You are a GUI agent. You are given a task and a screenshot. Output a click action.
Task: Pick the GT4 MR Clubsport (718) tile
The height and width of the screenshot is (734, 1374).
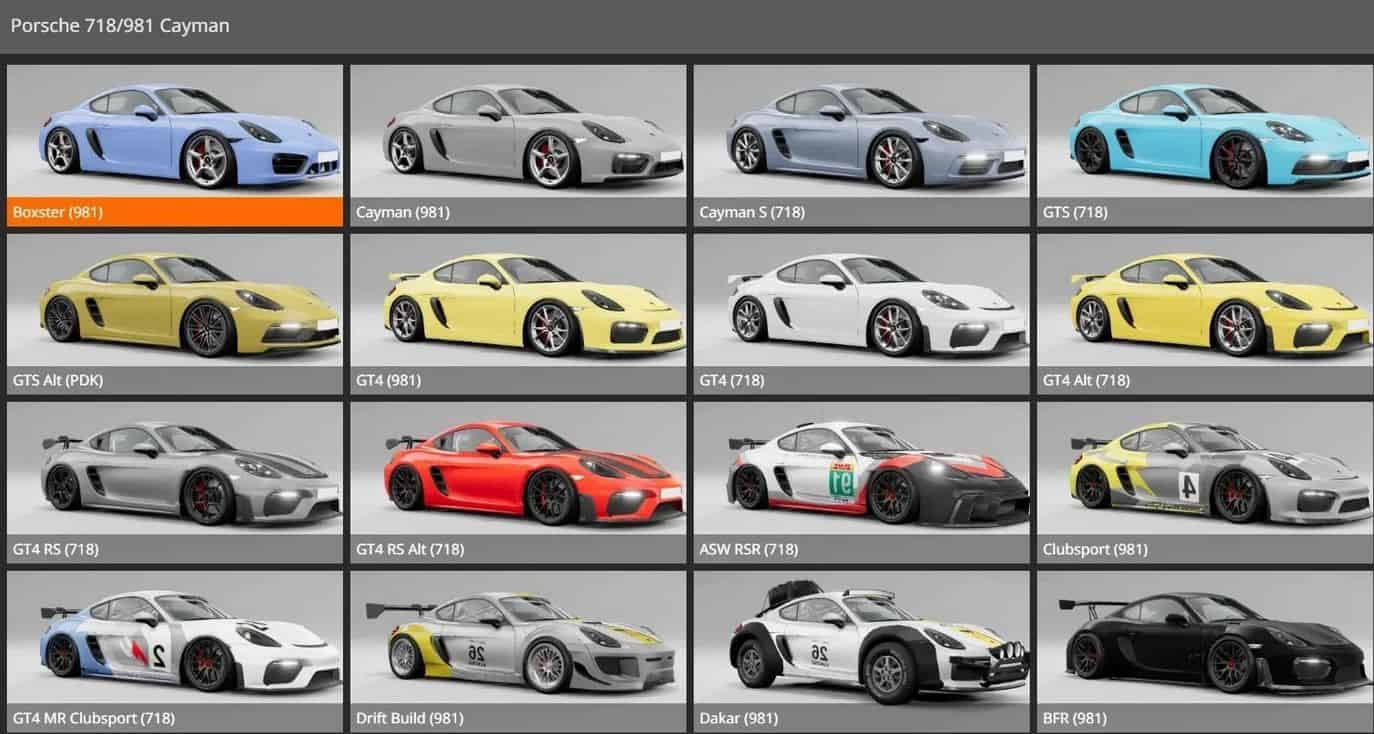tap(175, 650)
